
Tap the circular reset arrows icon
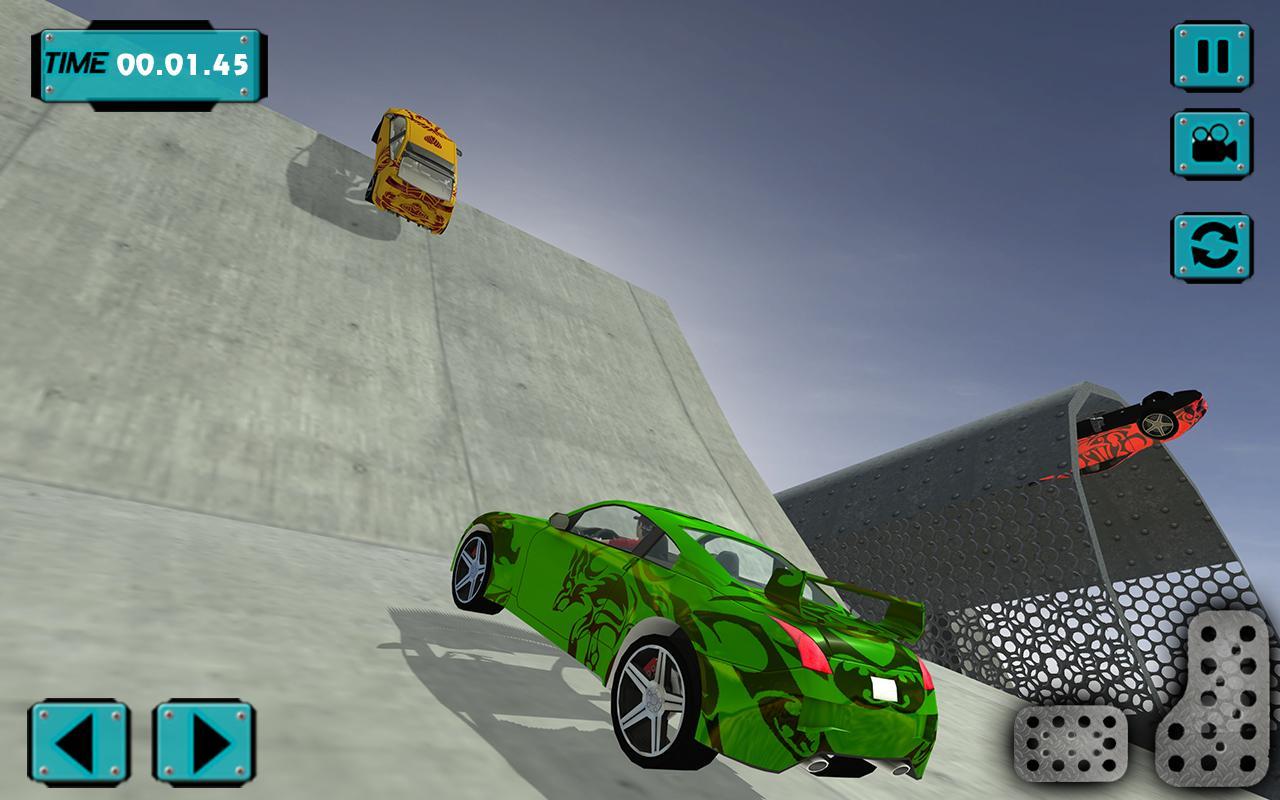click(1212, 240)
